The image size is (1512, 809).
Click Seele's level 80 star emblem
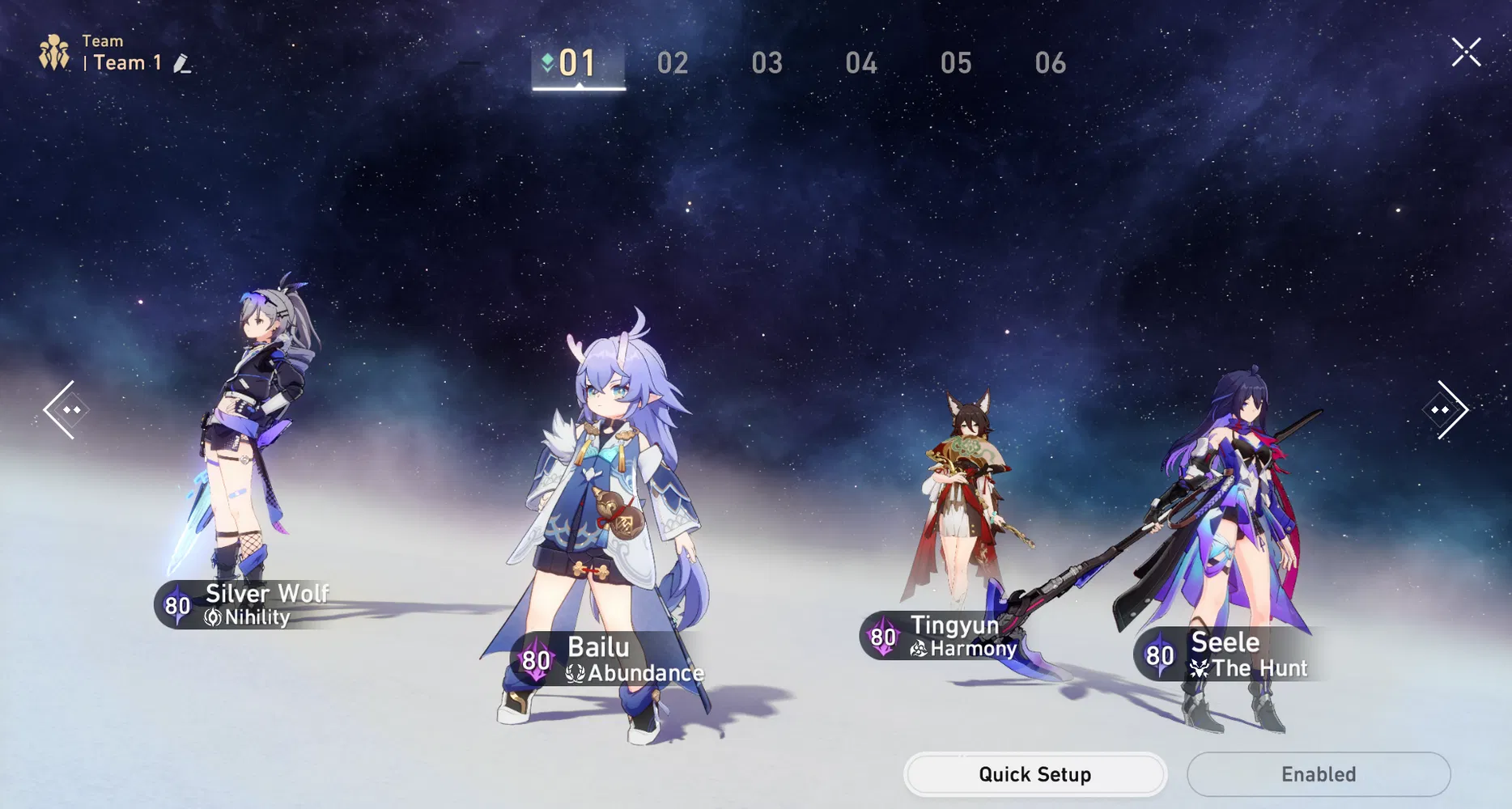(x=1160, y=654)
